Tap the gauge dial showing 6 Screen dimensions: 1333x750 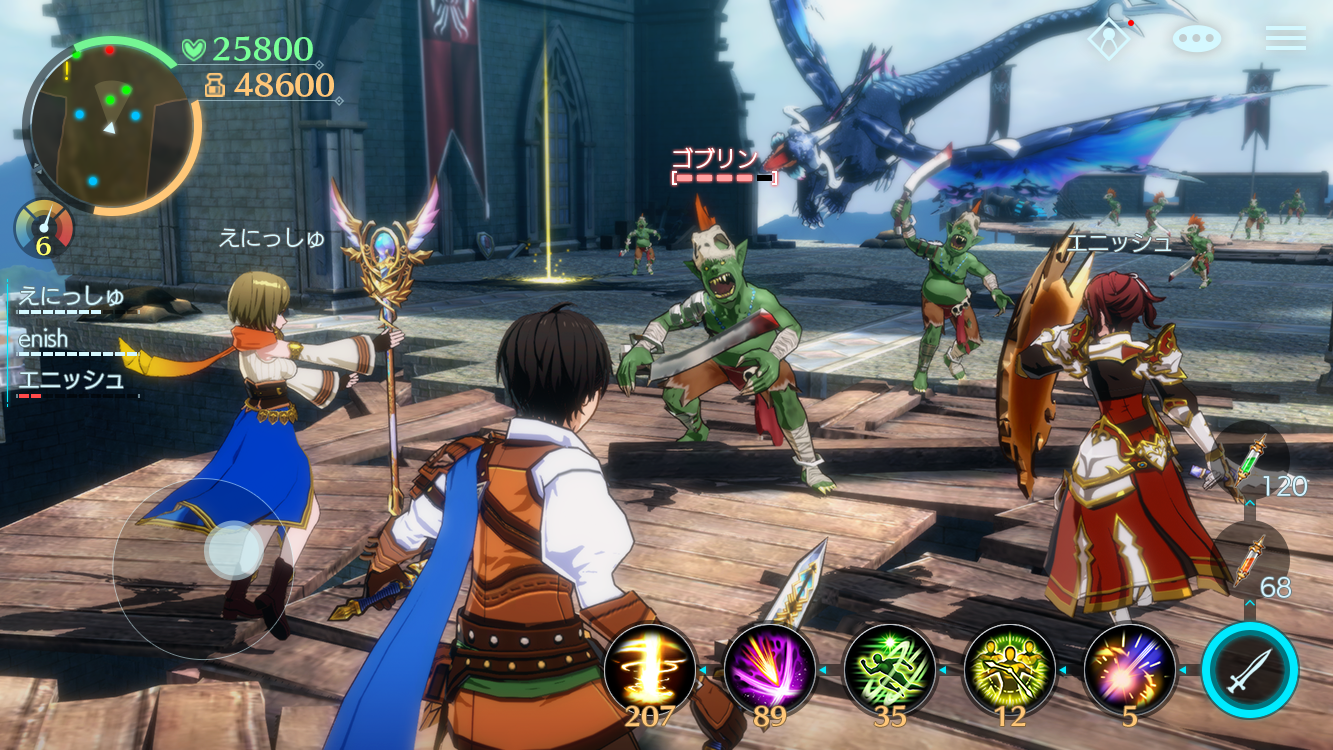(44, 229)
